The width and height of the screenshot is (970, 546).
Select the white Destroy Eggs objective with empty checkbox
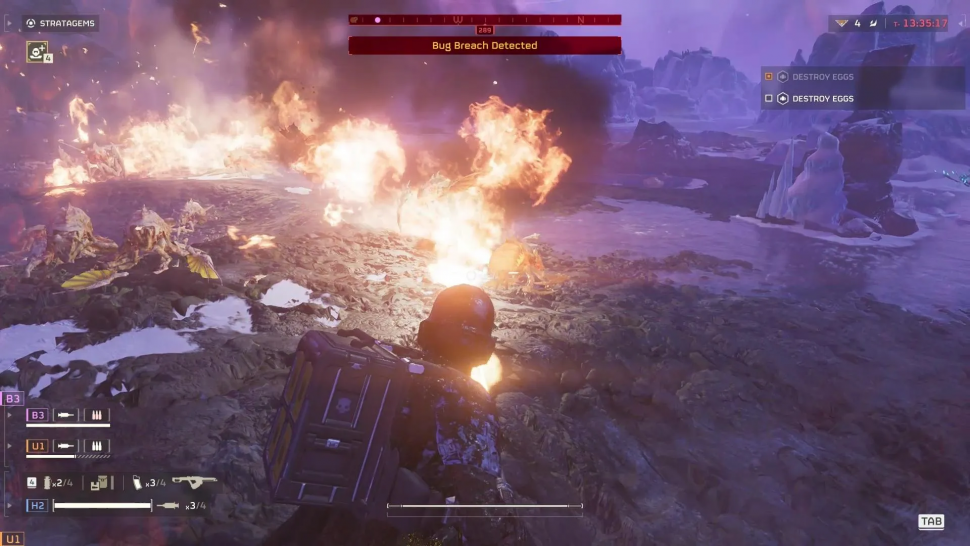point(822,98)
